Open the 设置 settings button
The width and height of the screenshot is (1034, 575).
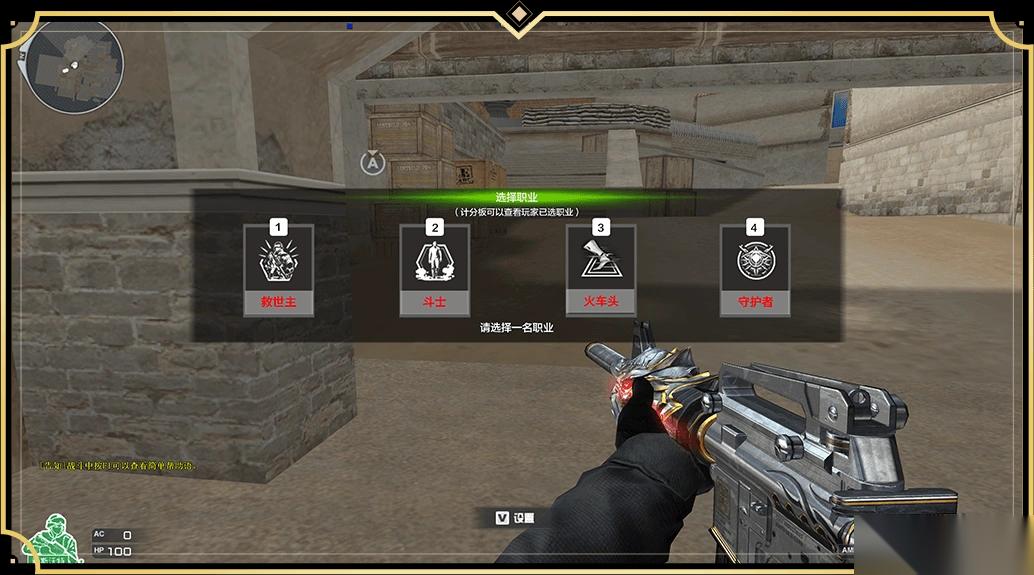(514, 518)
